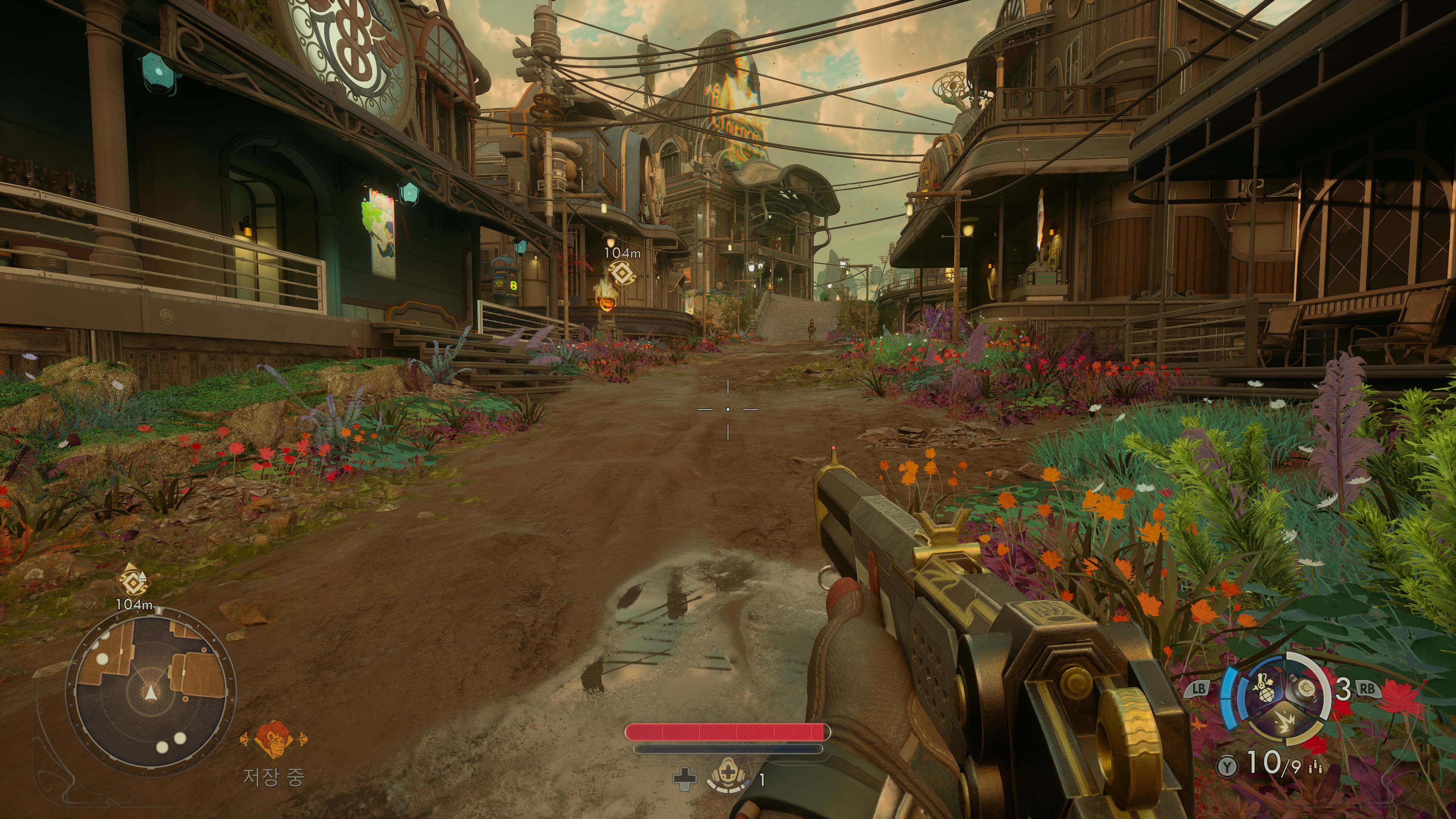Select the grenade slot in the ability wheel
Viewport: 1456px width, 819px height.
[x=1264, y=690]
